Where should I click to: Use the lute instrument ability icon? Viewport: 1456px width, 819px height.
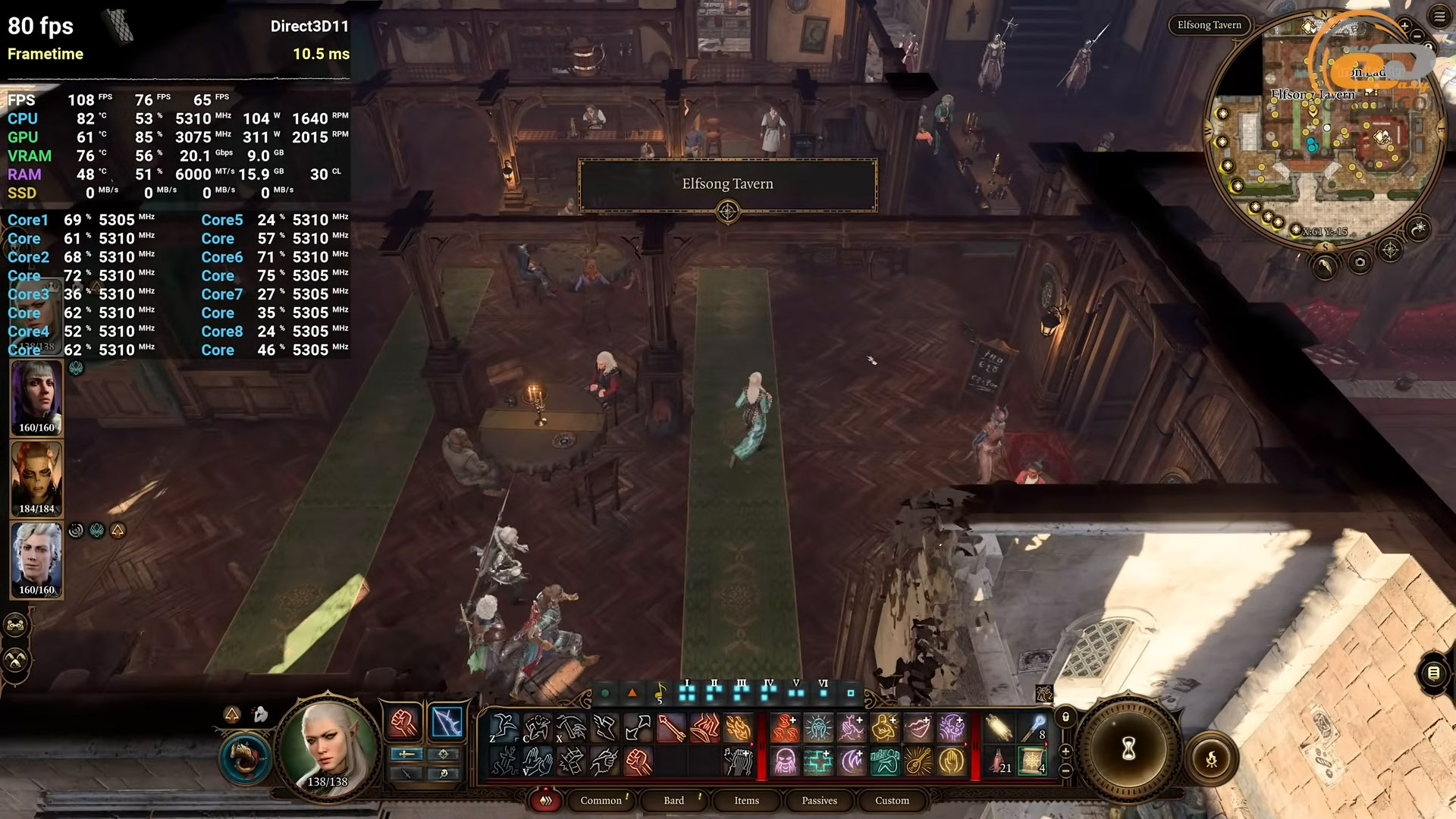[x=918, y=761]
